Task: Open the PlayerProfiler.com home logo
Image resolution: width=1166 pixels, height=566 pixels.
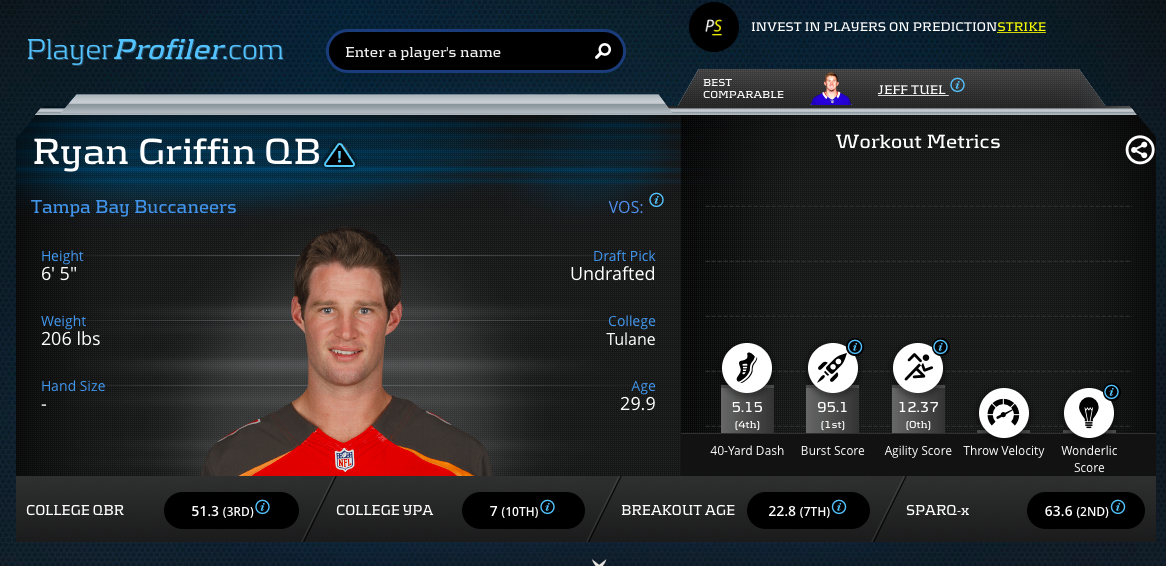Action: point(155,49)
